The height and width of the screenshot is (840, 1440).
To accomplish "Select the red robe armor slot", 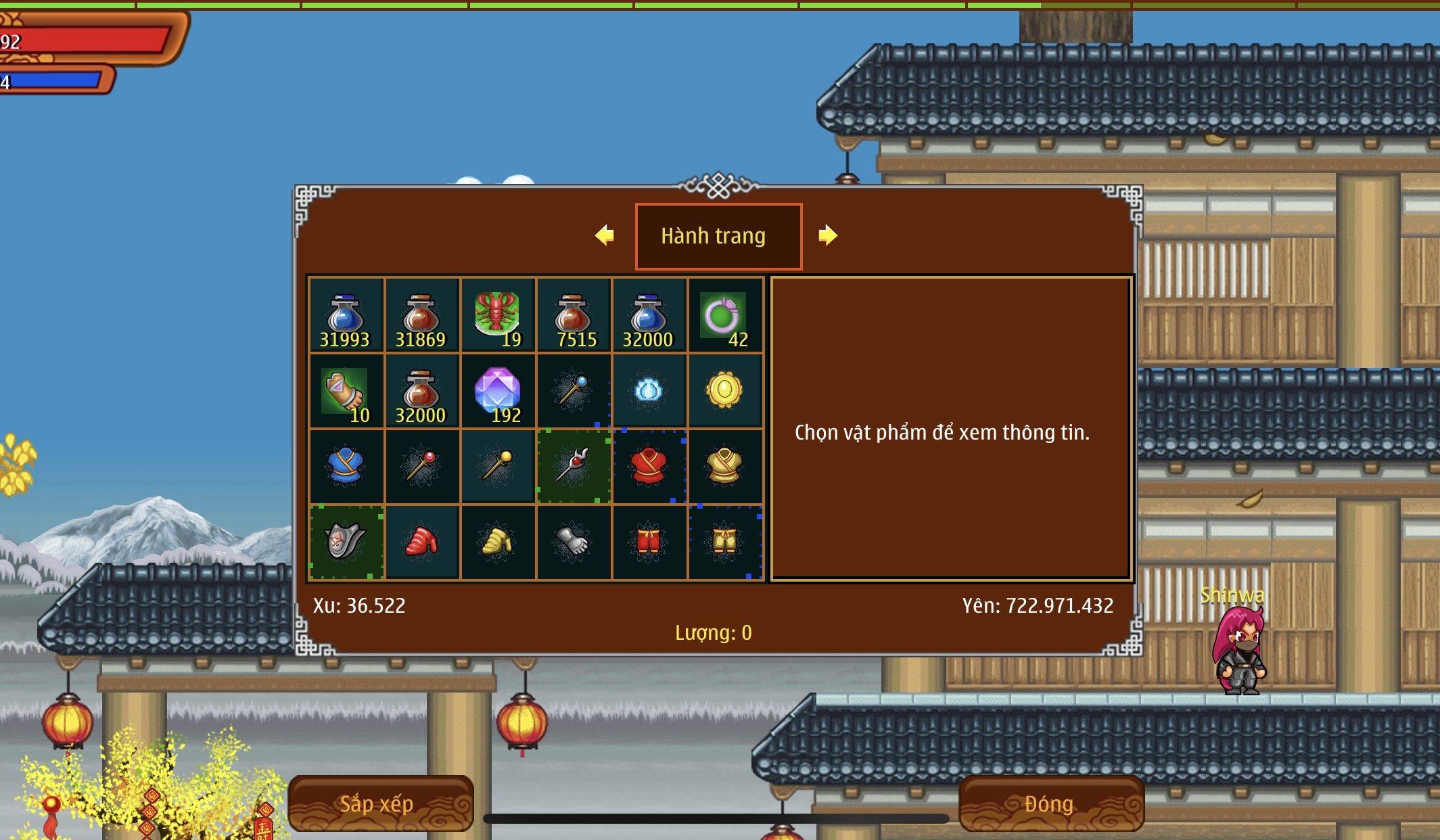I will pyautogui.click(x=649, y=467).
